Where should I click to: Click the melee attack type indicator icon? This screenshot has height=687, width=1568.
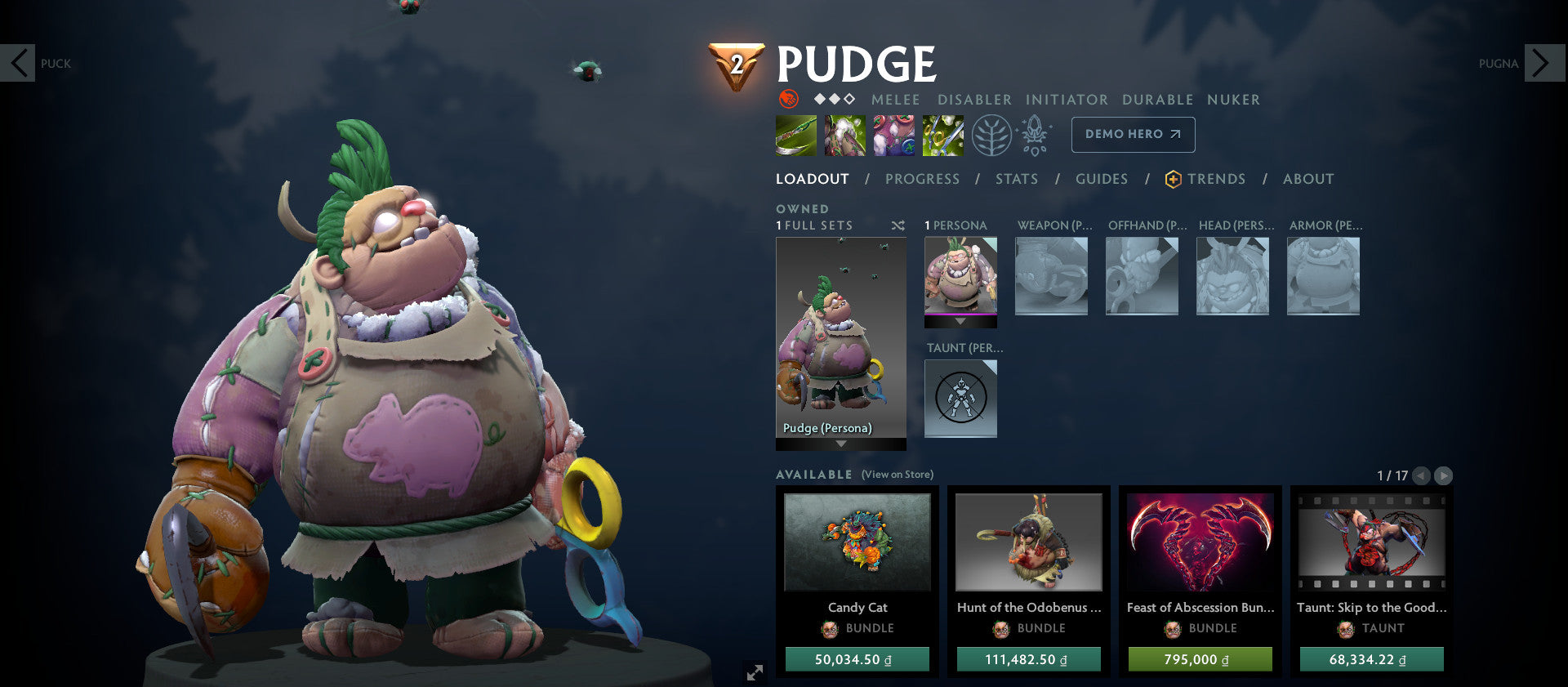[x=895, y=100]
